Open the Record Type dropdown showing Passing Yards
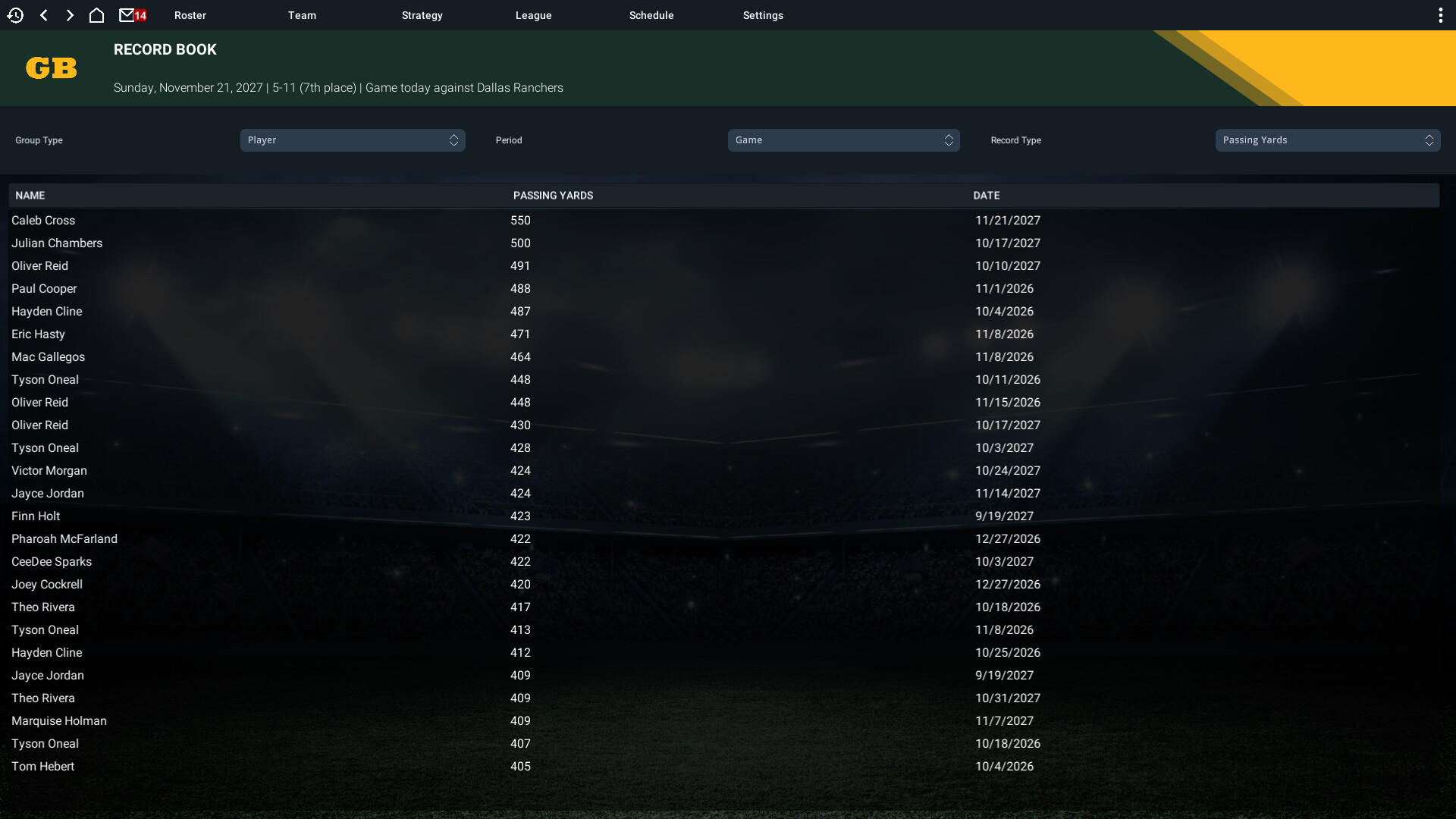The height and width of the screenshot is (819, 1456). 1326,140
